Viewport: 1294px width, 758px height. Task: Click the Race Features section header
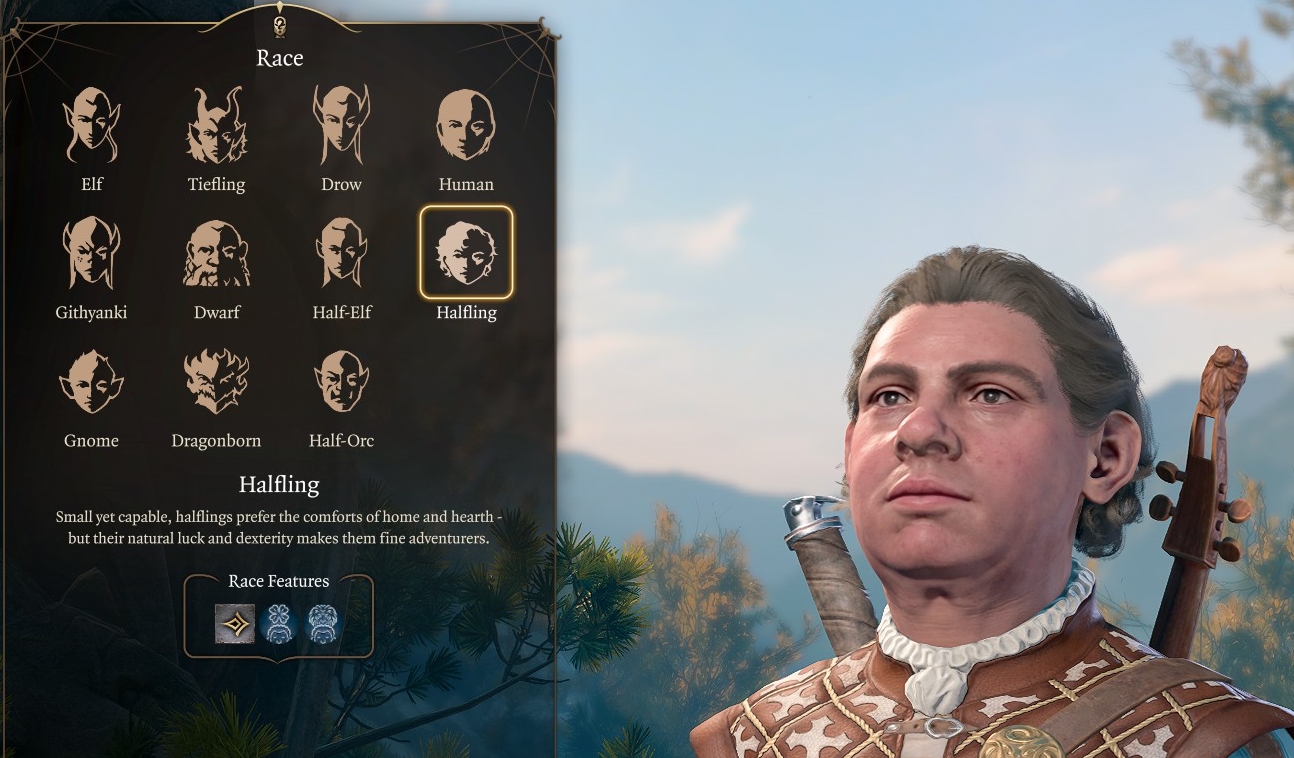[x=277, y=581]
